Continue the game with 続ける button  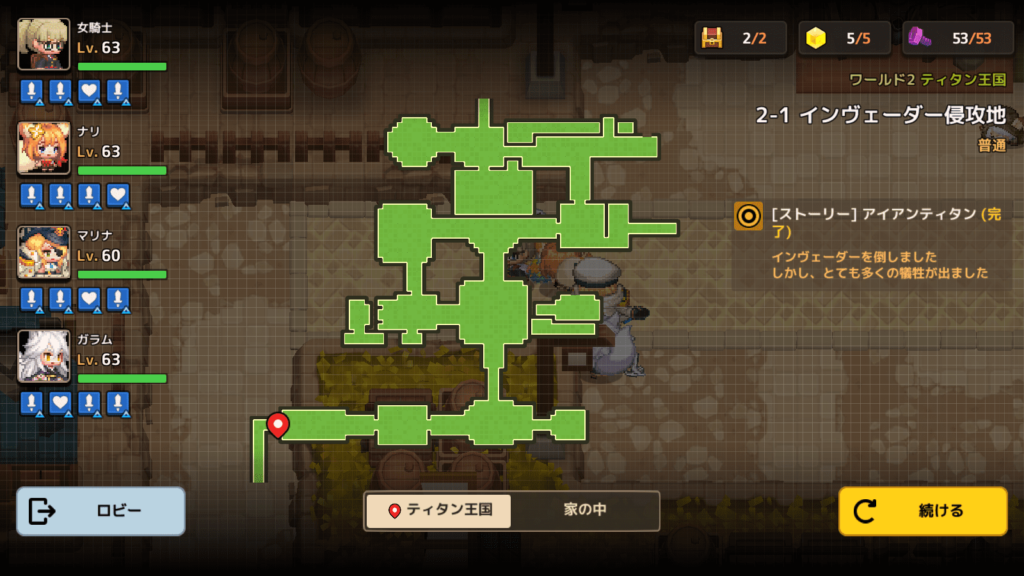click(x=922, y=511)
